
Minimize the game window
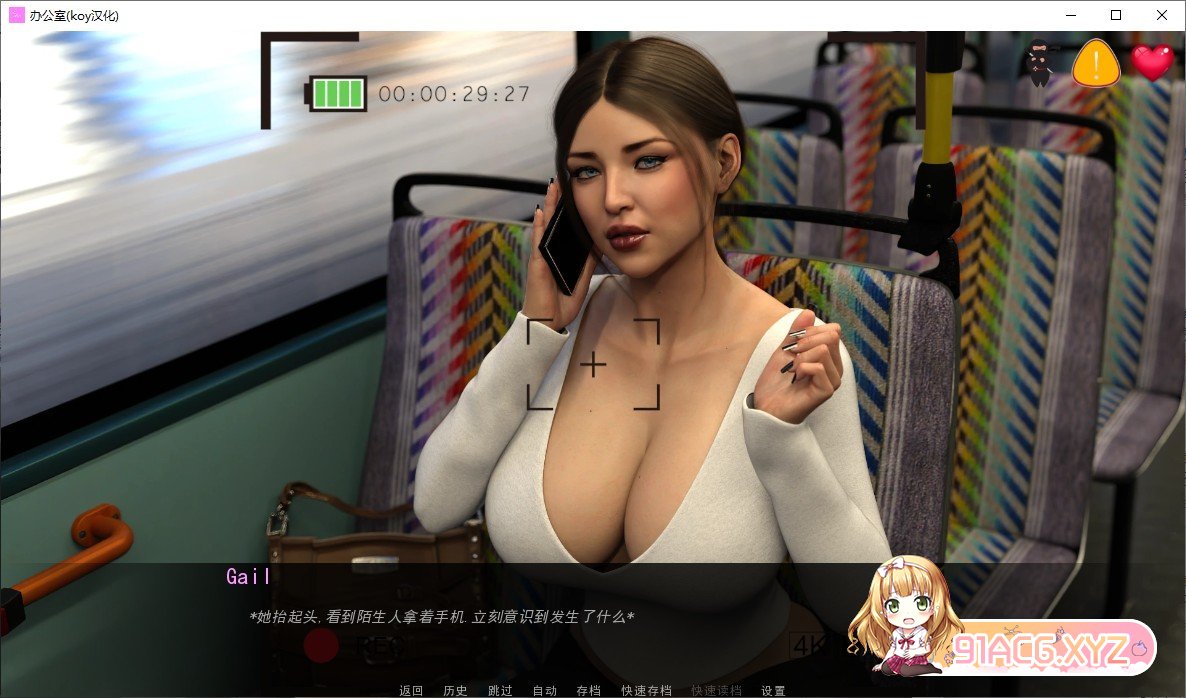click(1070, 15)
